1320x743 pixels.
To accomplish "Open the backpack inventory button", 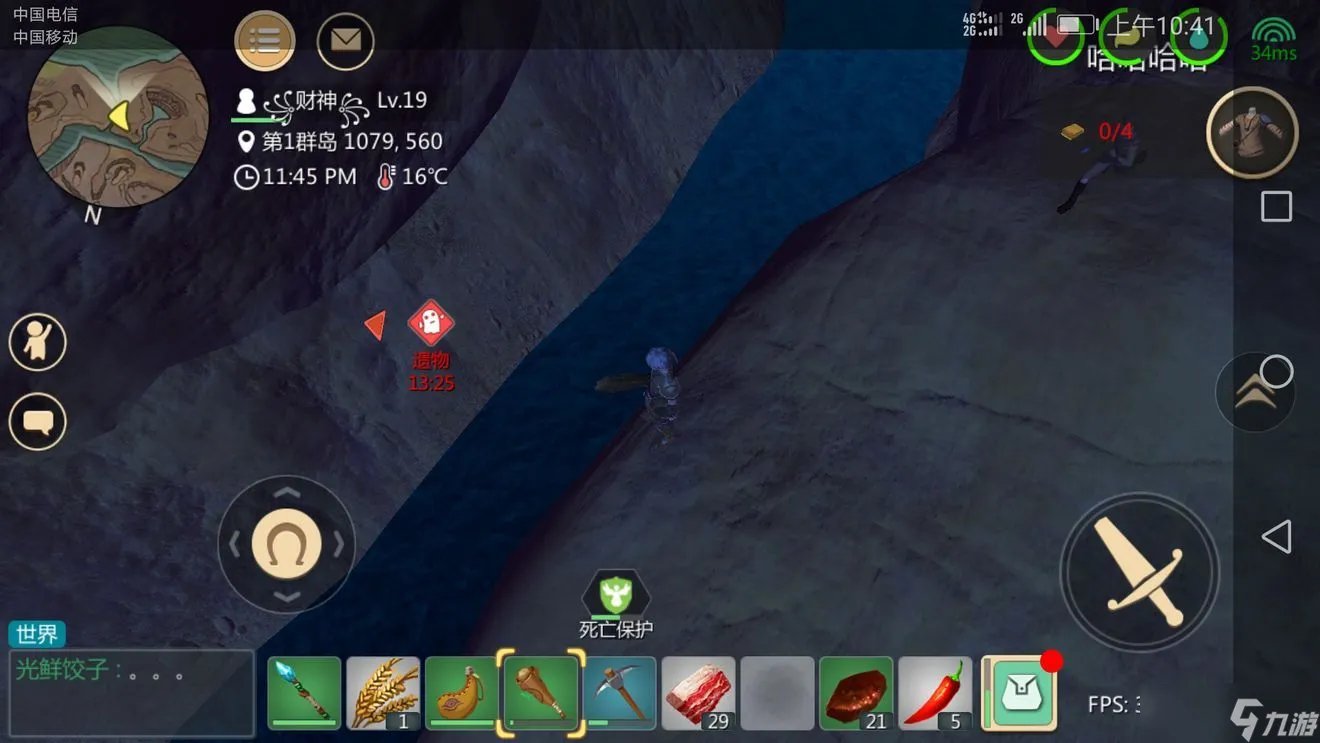I will (x=1018, y=692).
